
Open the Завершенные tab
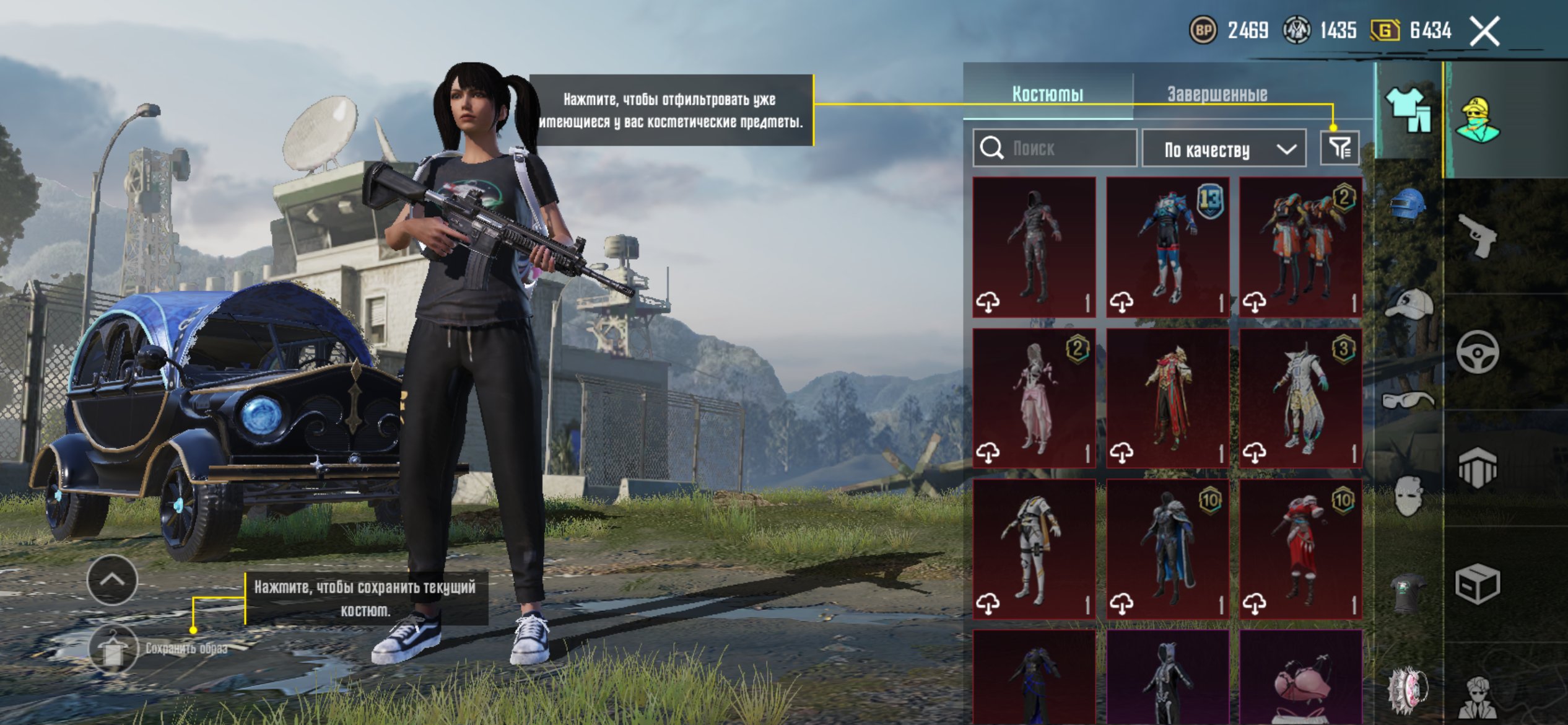(x=1217, y=94)
